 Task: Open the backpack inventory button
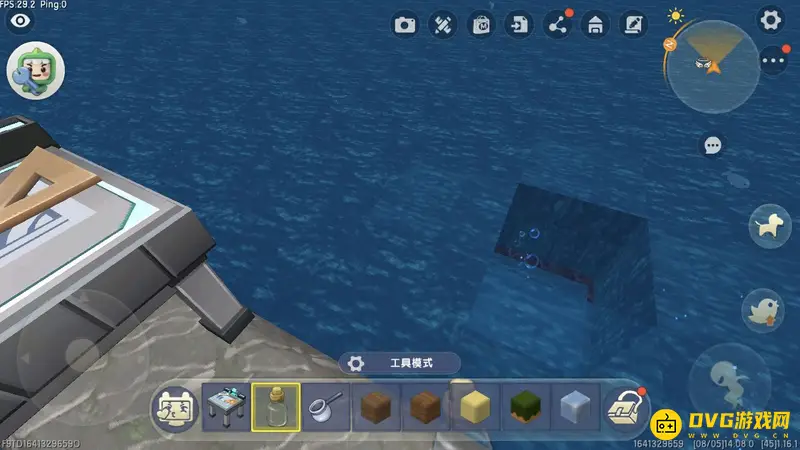[x=627, y=408]
